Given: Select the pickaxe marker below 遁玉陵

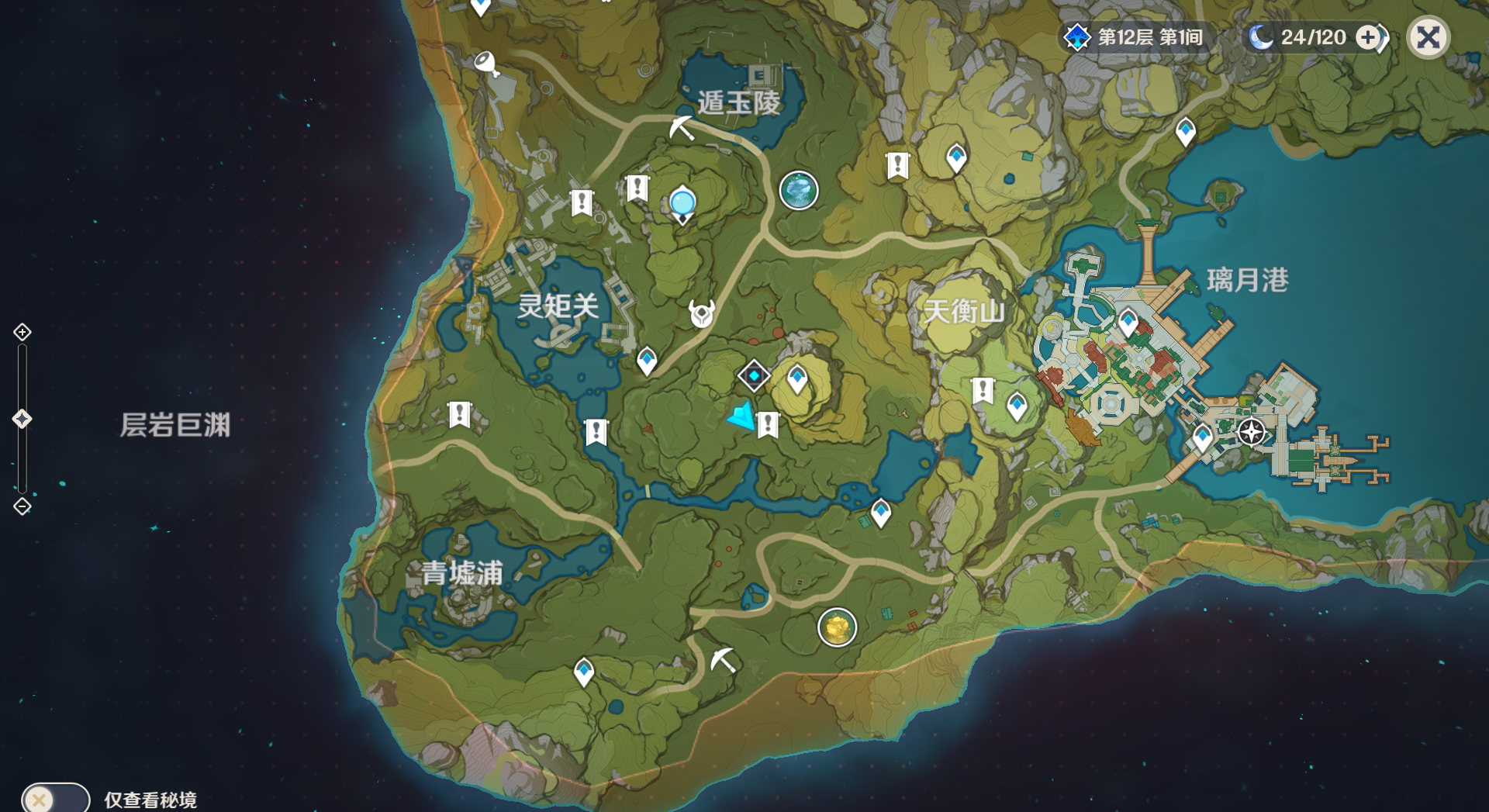Looking at the screenshot, I should [682, 128].
